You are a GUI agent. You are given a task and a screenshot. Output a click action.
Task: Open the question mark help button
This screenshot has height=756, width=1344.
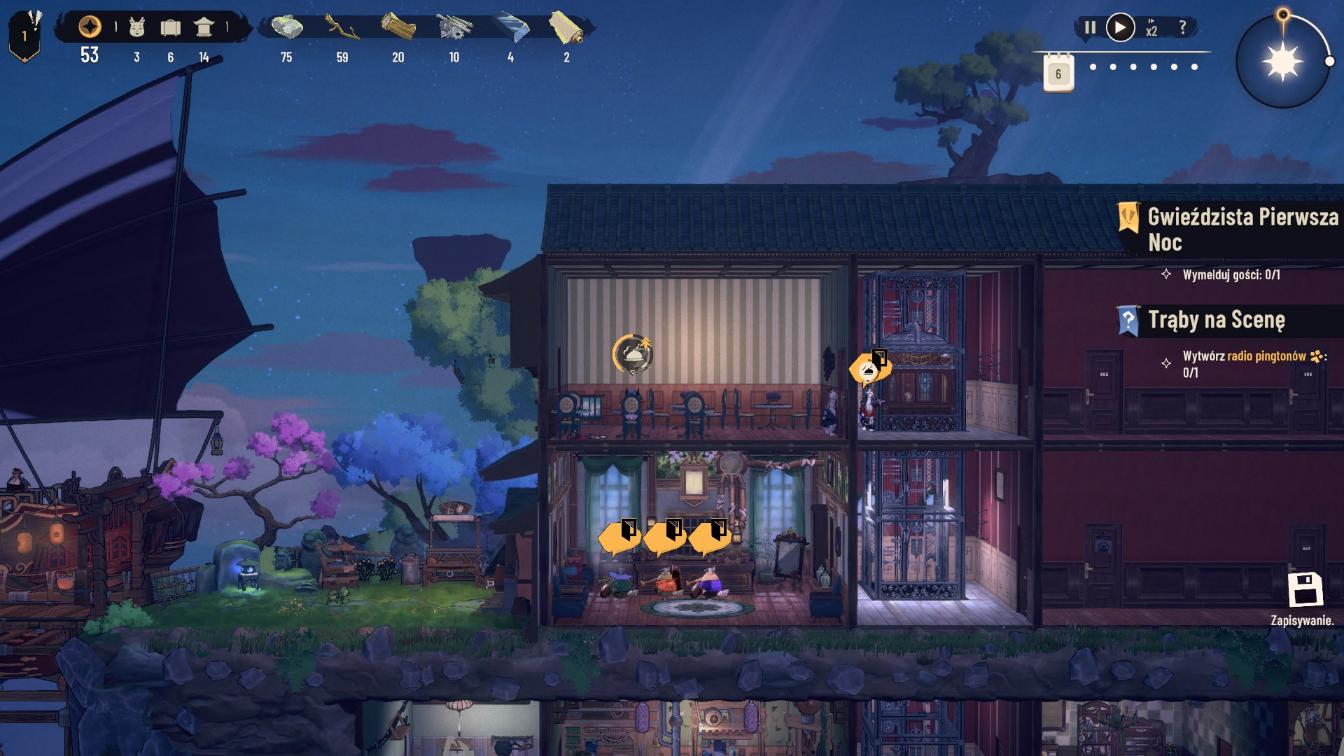click(1183, 28)
